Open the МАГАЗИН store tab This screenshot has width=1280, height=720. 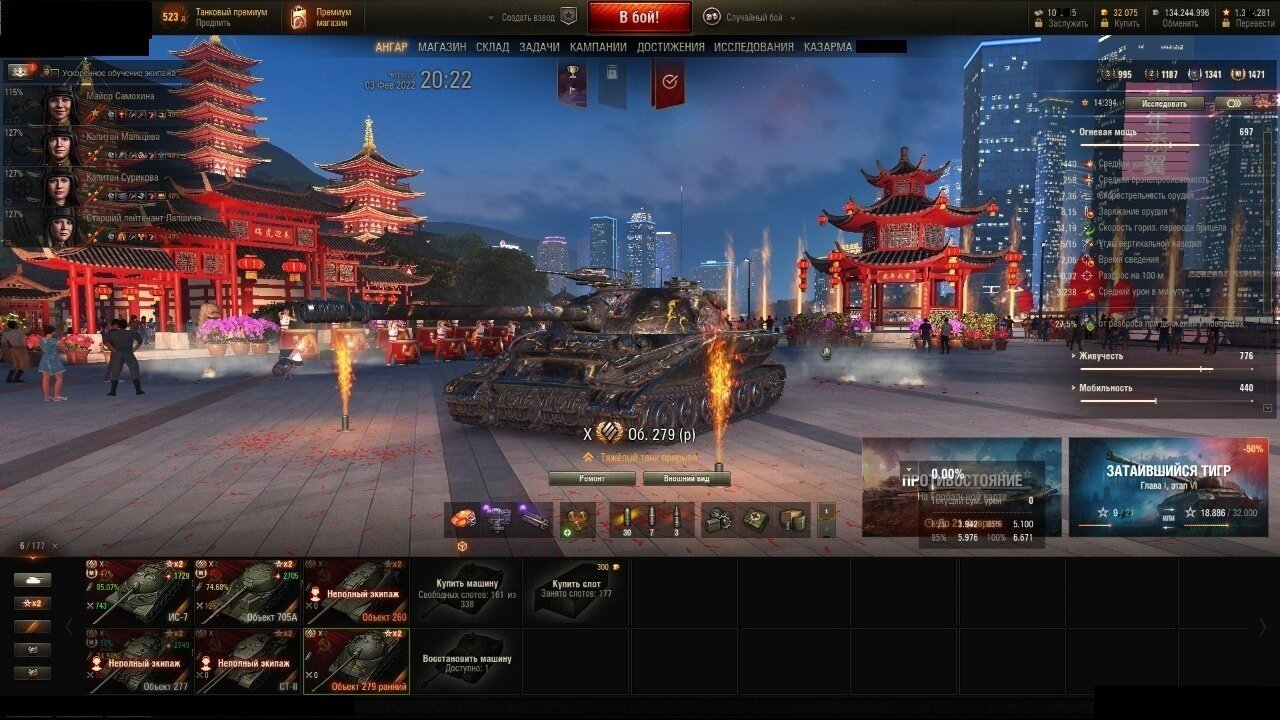[x=442, y=47]
